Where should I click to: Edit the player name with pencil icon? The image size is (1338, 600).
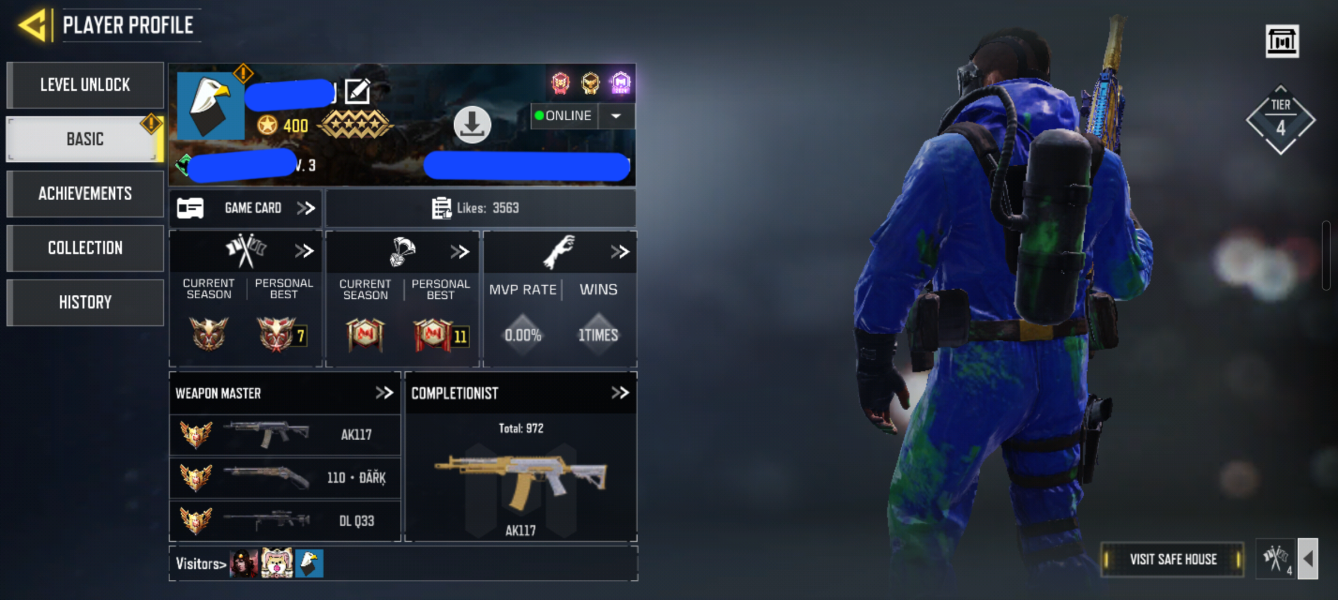[x=357, y=92]
